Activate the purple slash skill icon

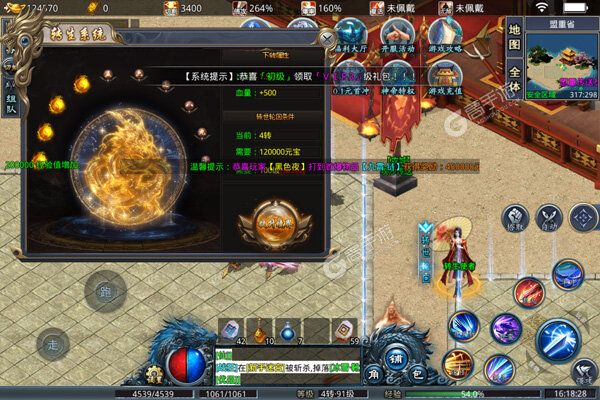tap(506, 327)
